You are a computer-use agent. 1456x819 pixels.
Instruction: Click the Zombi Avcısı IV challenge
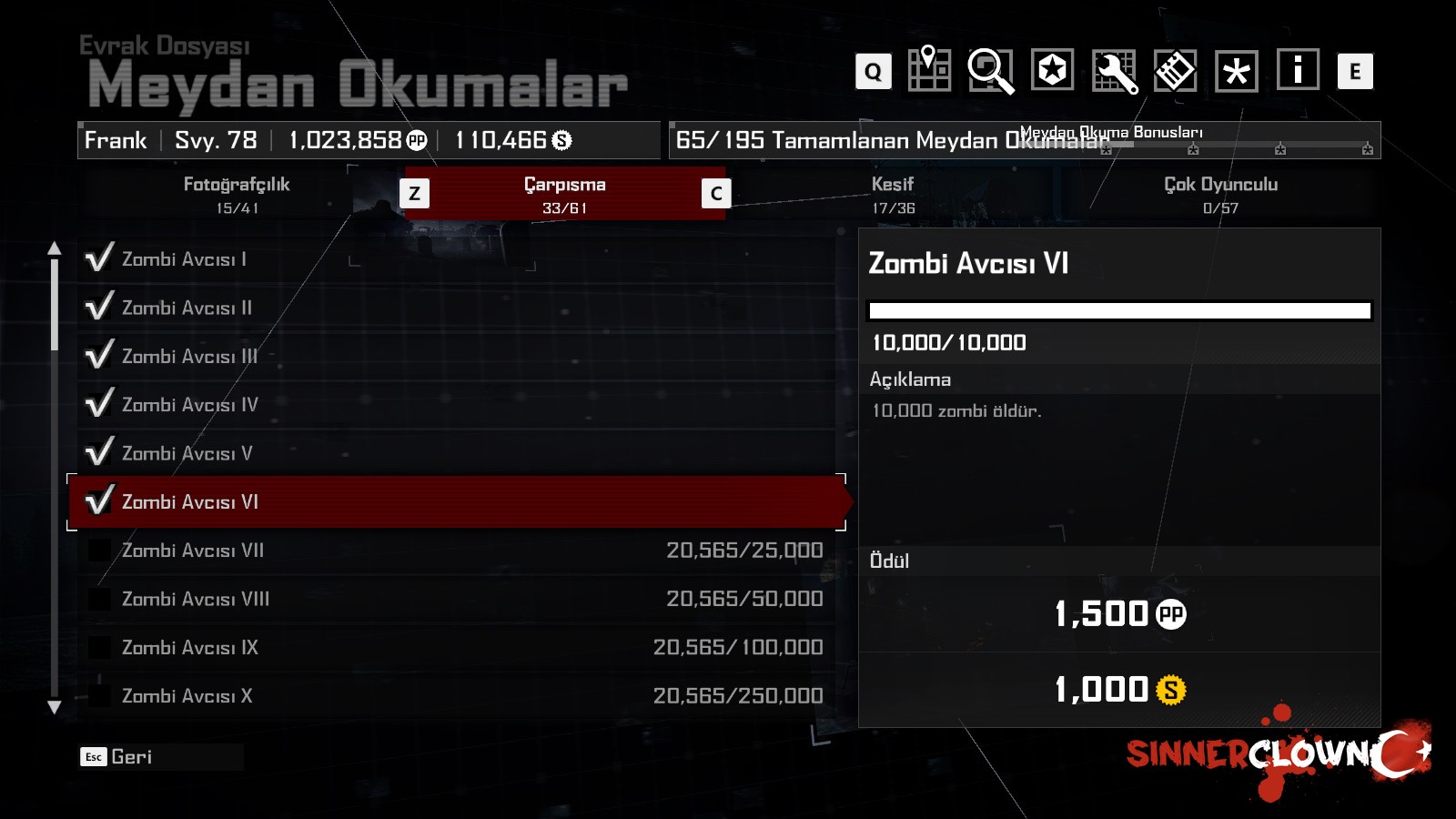coord(455,404)
